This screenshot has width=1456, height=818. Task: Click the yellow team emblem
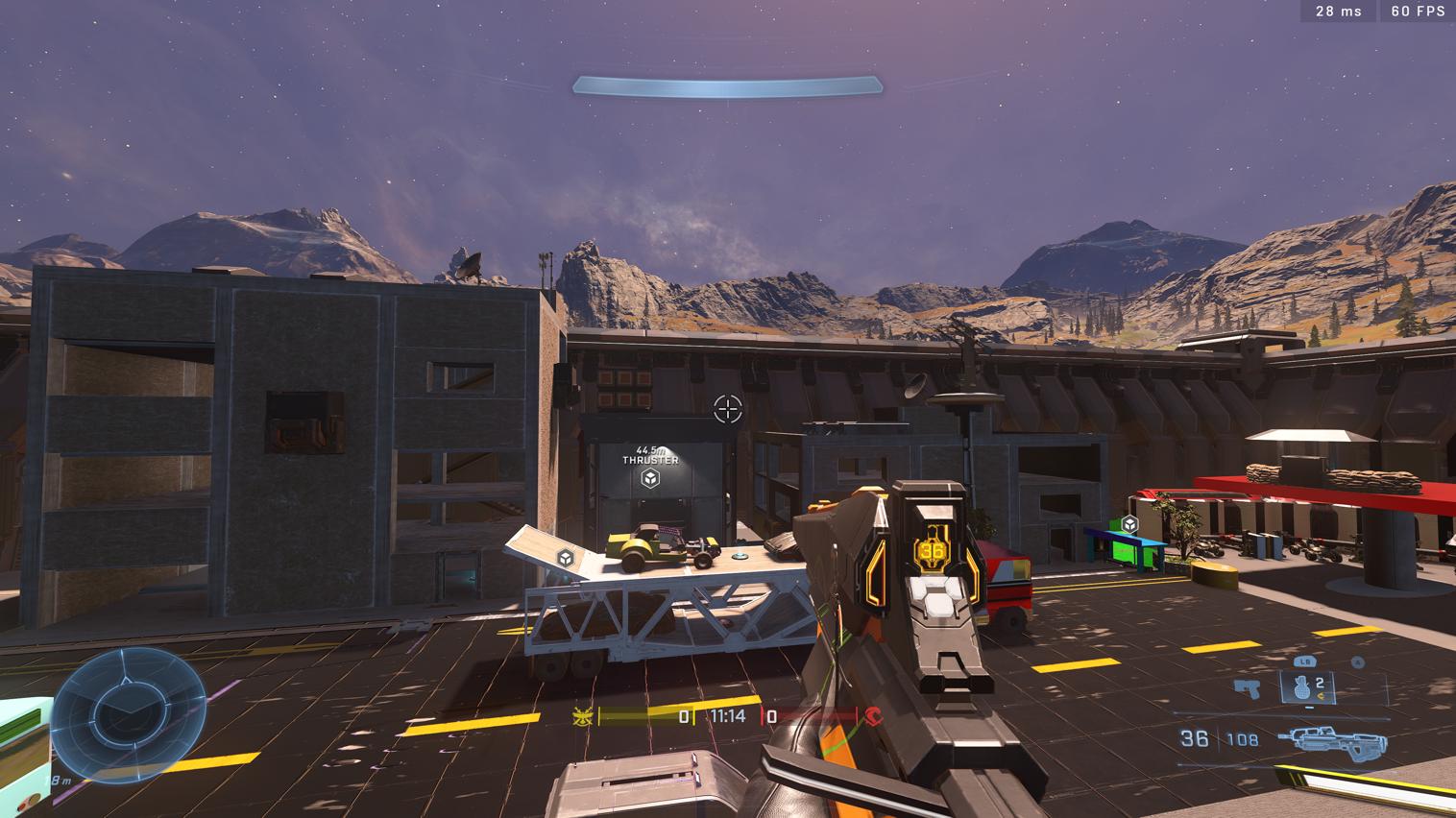click(x=581, y=716)
